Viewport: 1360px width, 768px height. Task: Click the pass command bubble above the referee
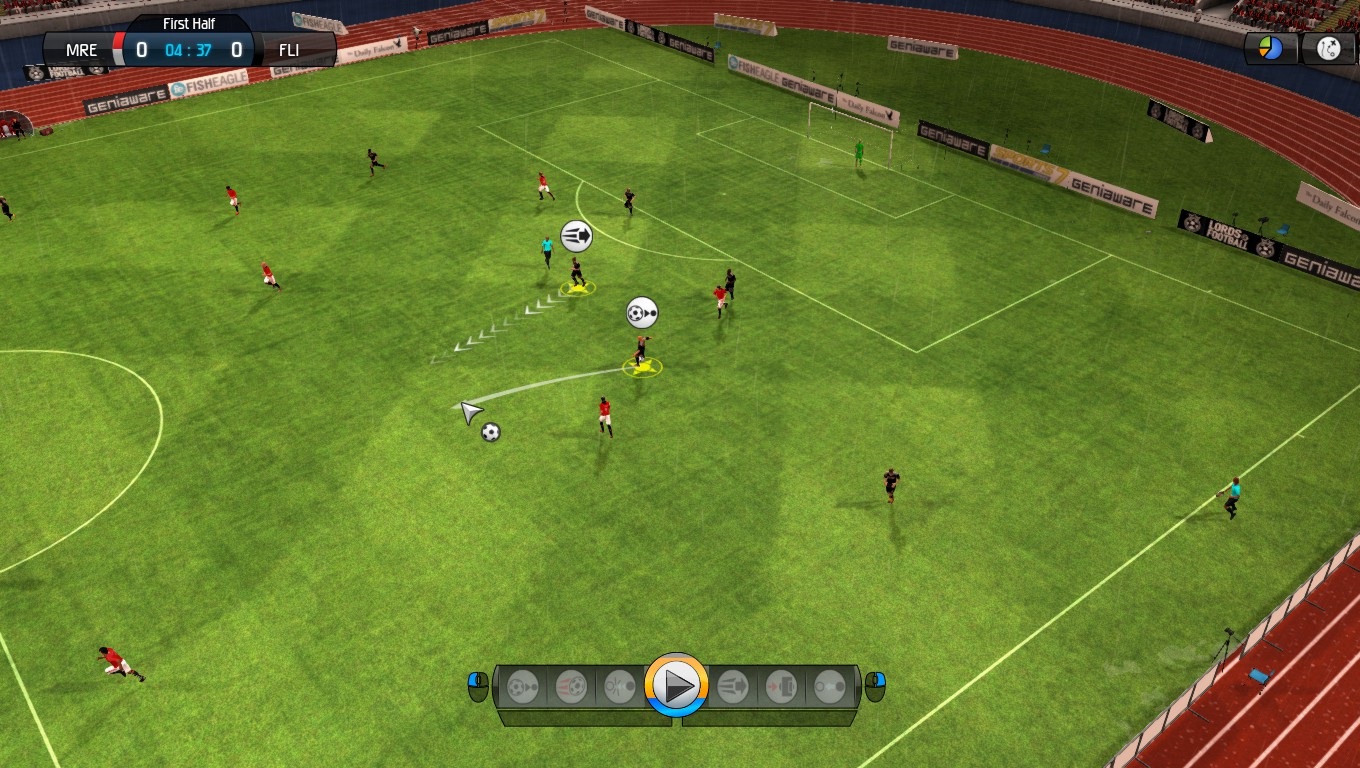(575, 234)
